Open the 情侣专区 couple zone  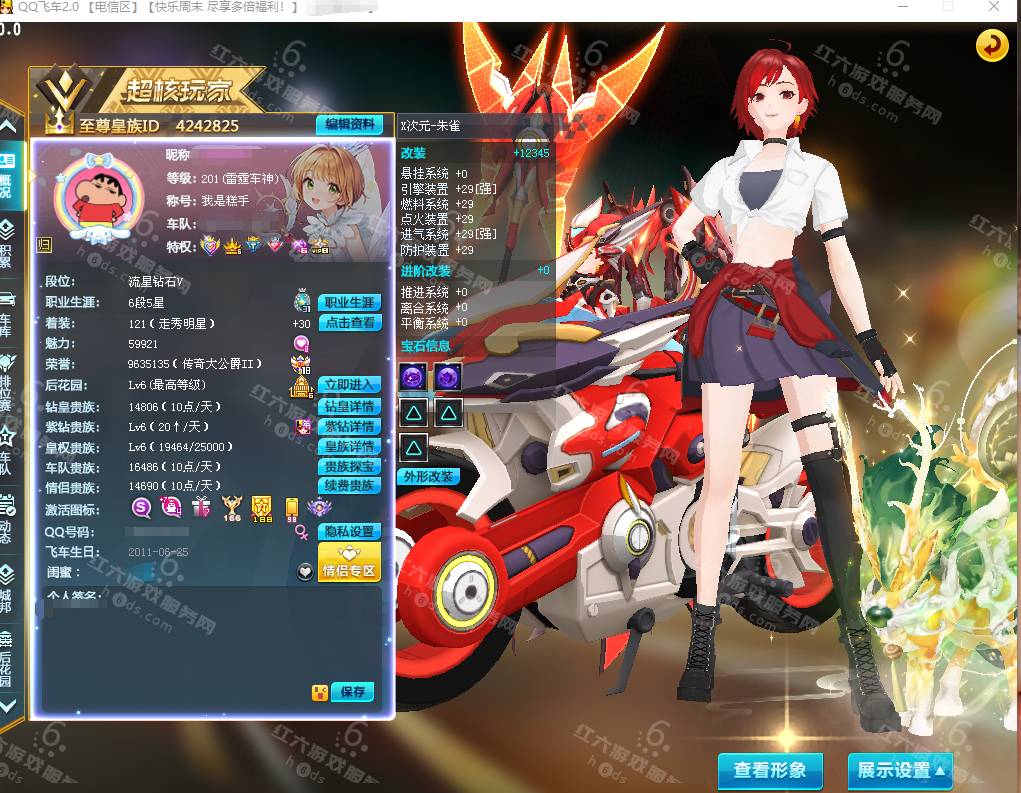point(349,563)
